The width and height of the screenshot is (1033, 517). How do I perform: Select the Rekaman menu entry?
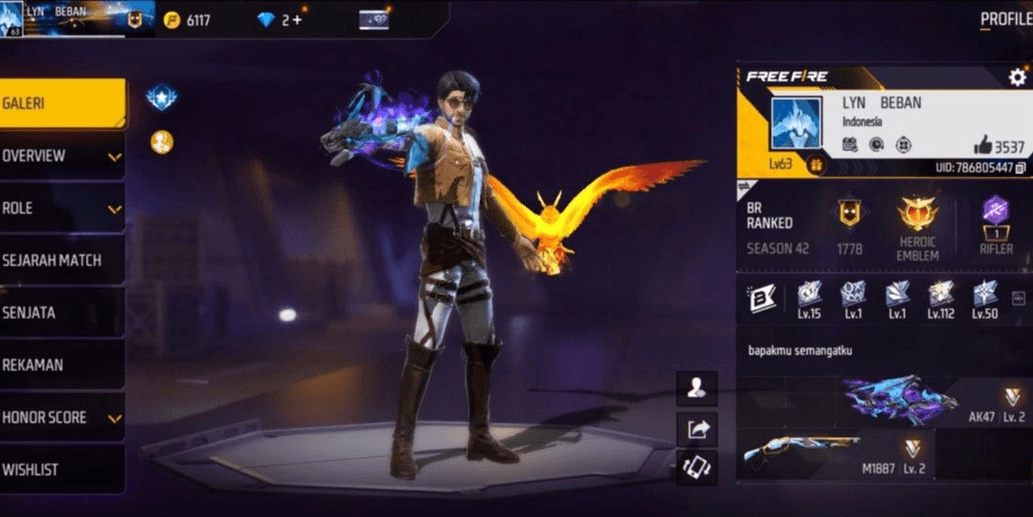(x=60, y=365)
